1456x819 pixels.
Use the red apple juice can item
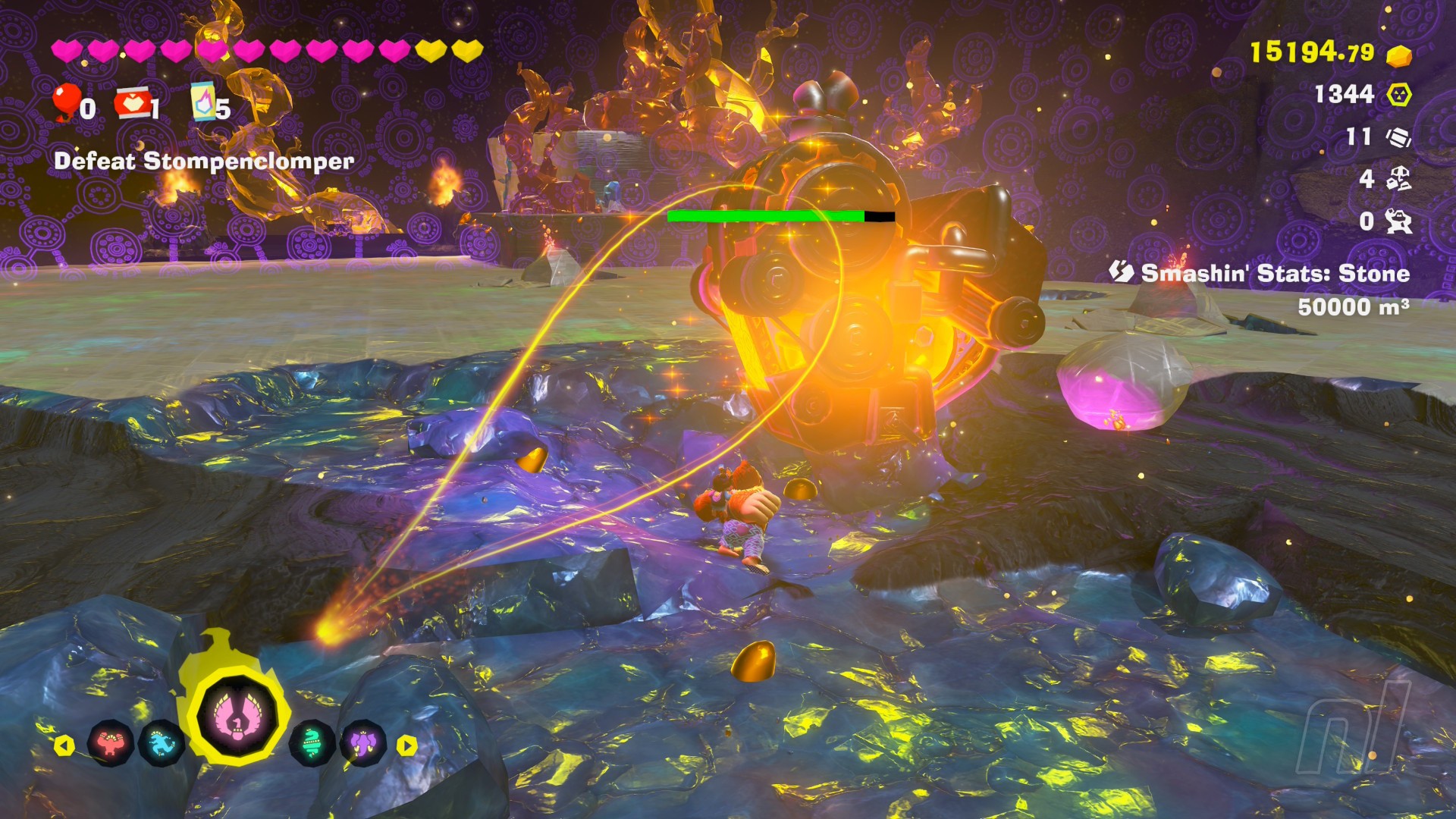pyautogui.click(x=132, y=103)
